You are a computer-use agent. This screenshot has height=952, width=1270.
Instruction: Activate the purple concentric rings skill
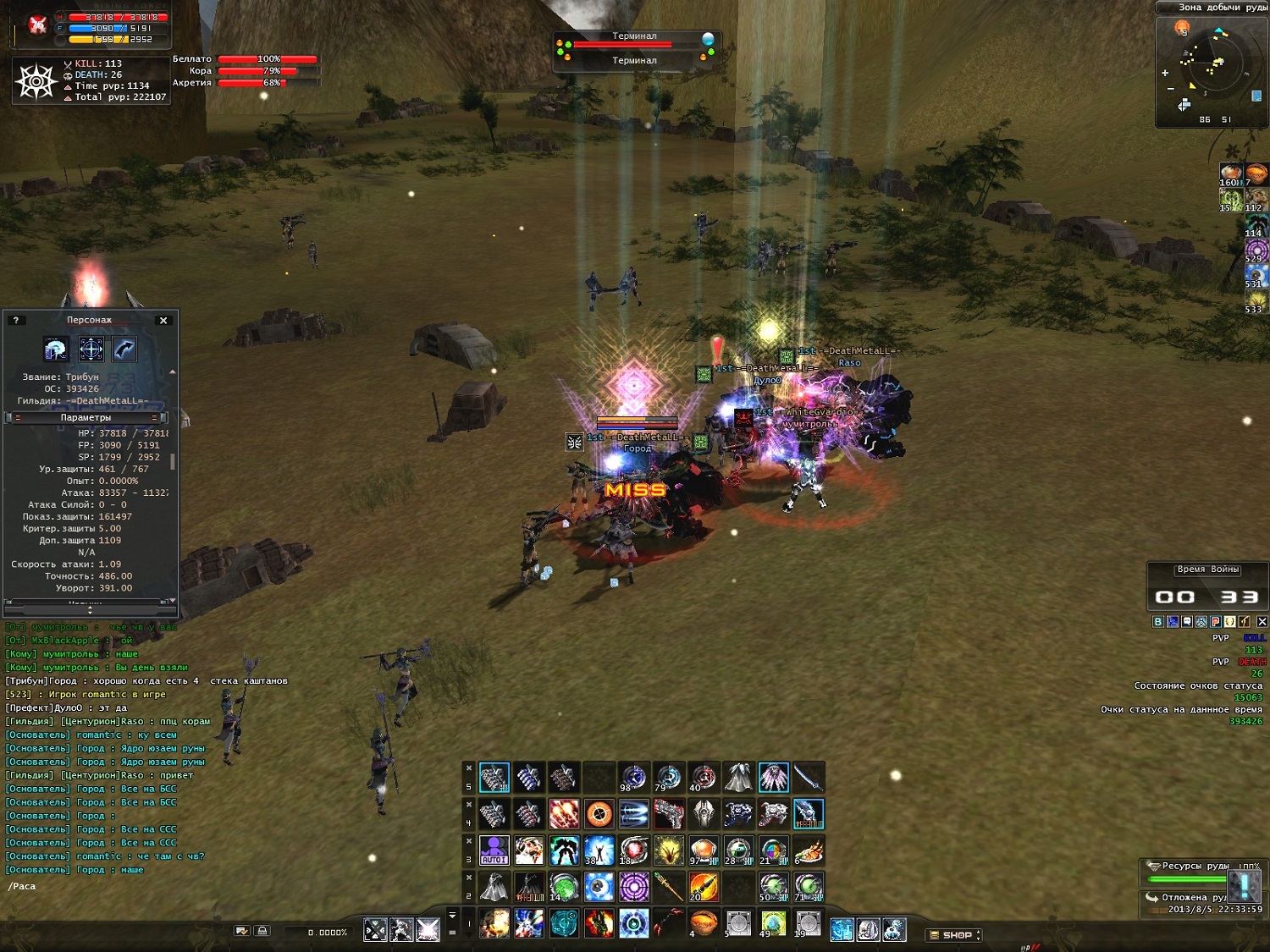click(x=633, y=886)
